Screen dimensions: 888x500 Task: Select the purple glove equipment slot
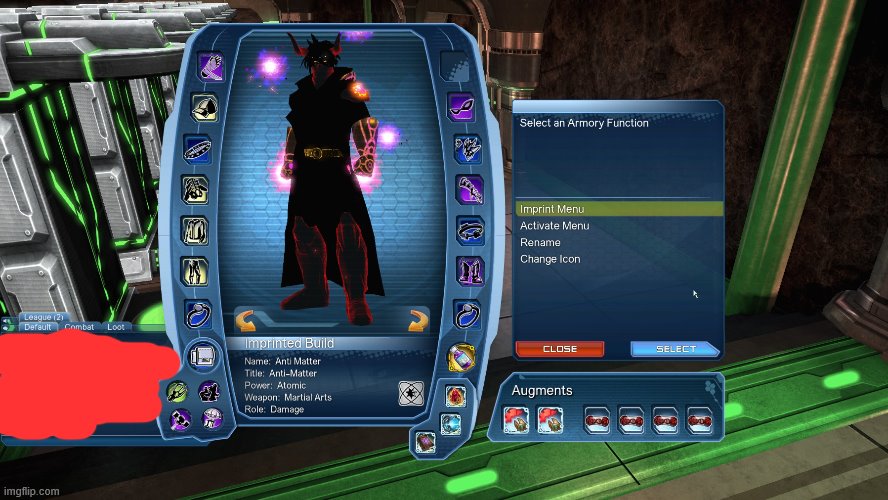coord(469,189)
